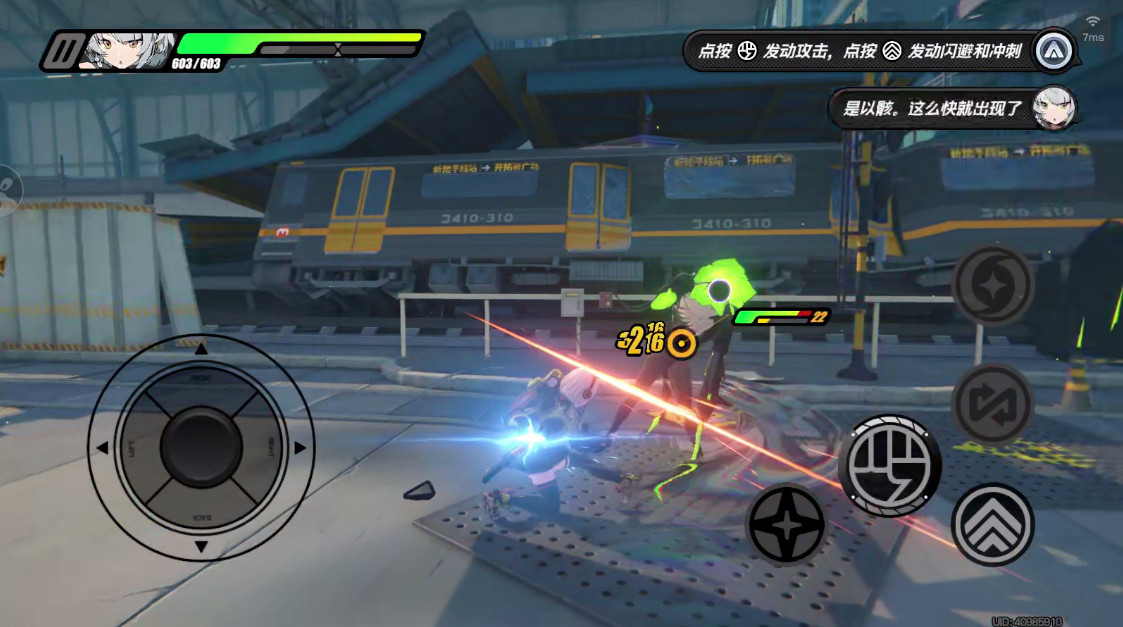
Task: Tap the fist basic attack button
Action: point(889,466)
